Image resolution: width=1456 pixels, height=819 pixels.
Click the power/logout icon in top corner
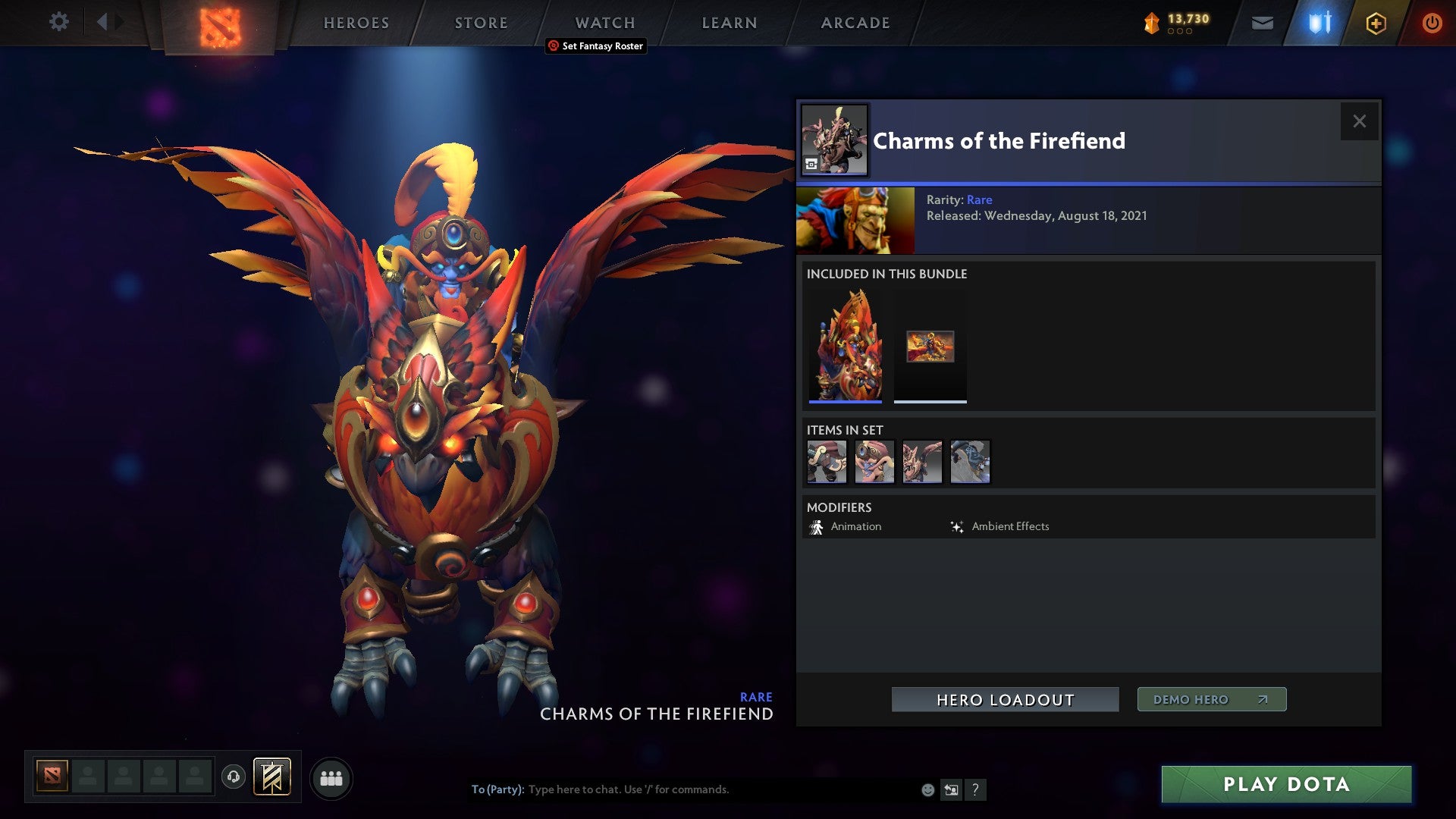1432,23
